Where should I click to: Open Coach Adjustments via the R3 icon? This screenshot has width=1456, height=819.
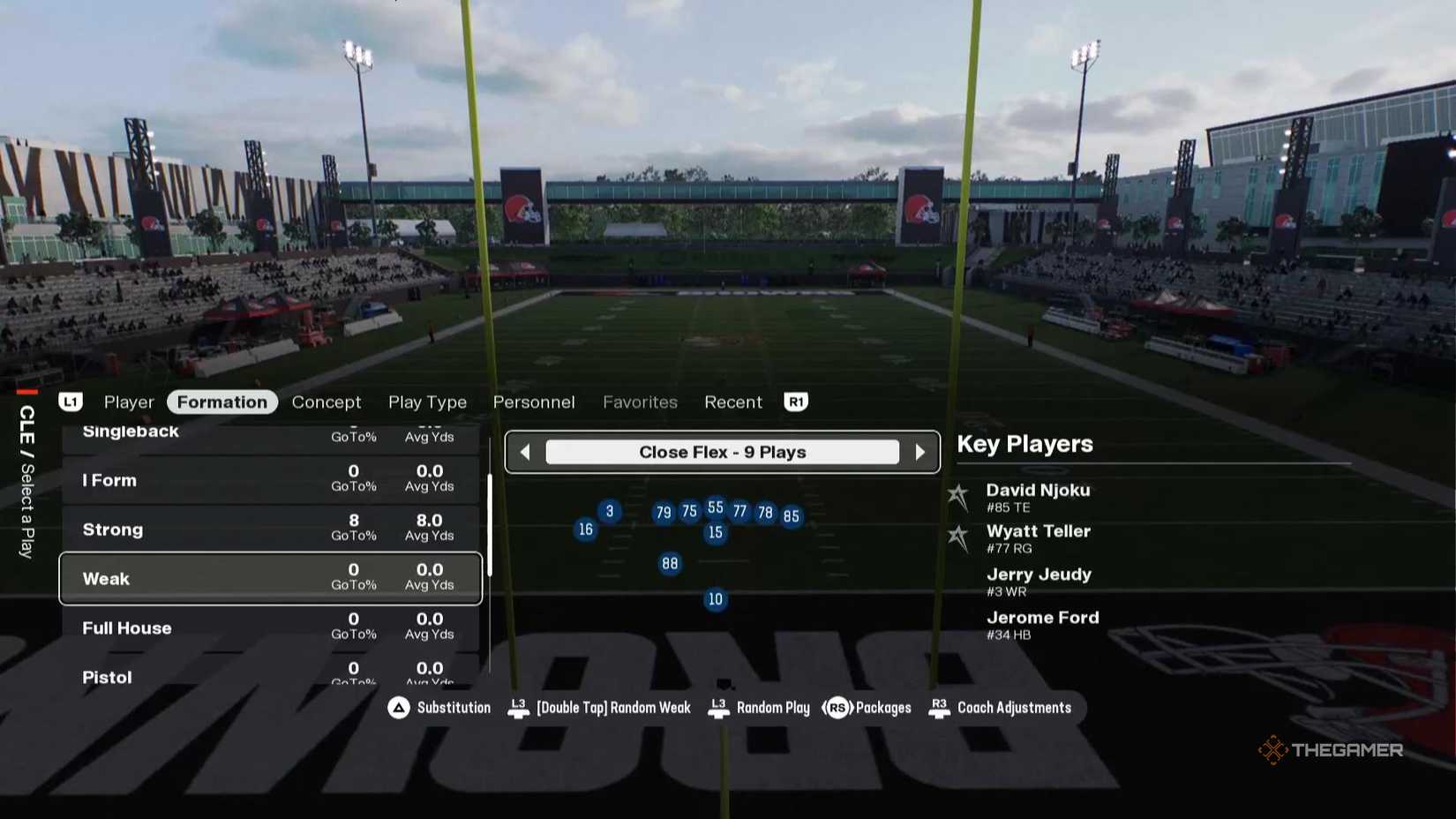(938, 707)
